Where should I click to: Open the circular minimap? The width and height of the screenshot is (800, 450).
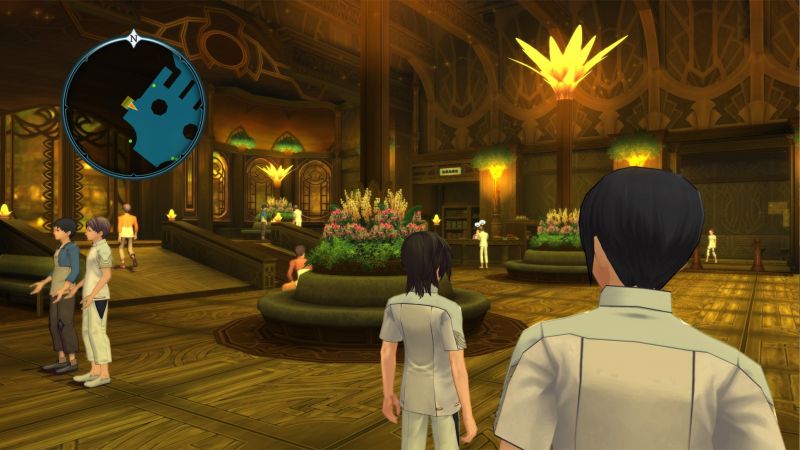133,108
